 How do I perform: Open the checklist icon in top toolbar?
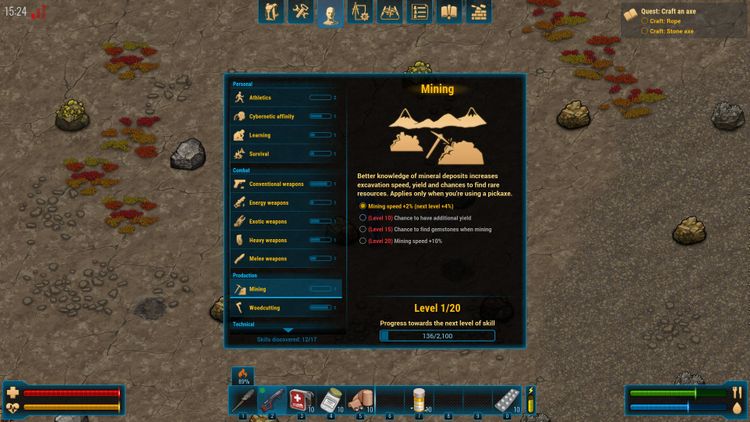click(420, 13)
